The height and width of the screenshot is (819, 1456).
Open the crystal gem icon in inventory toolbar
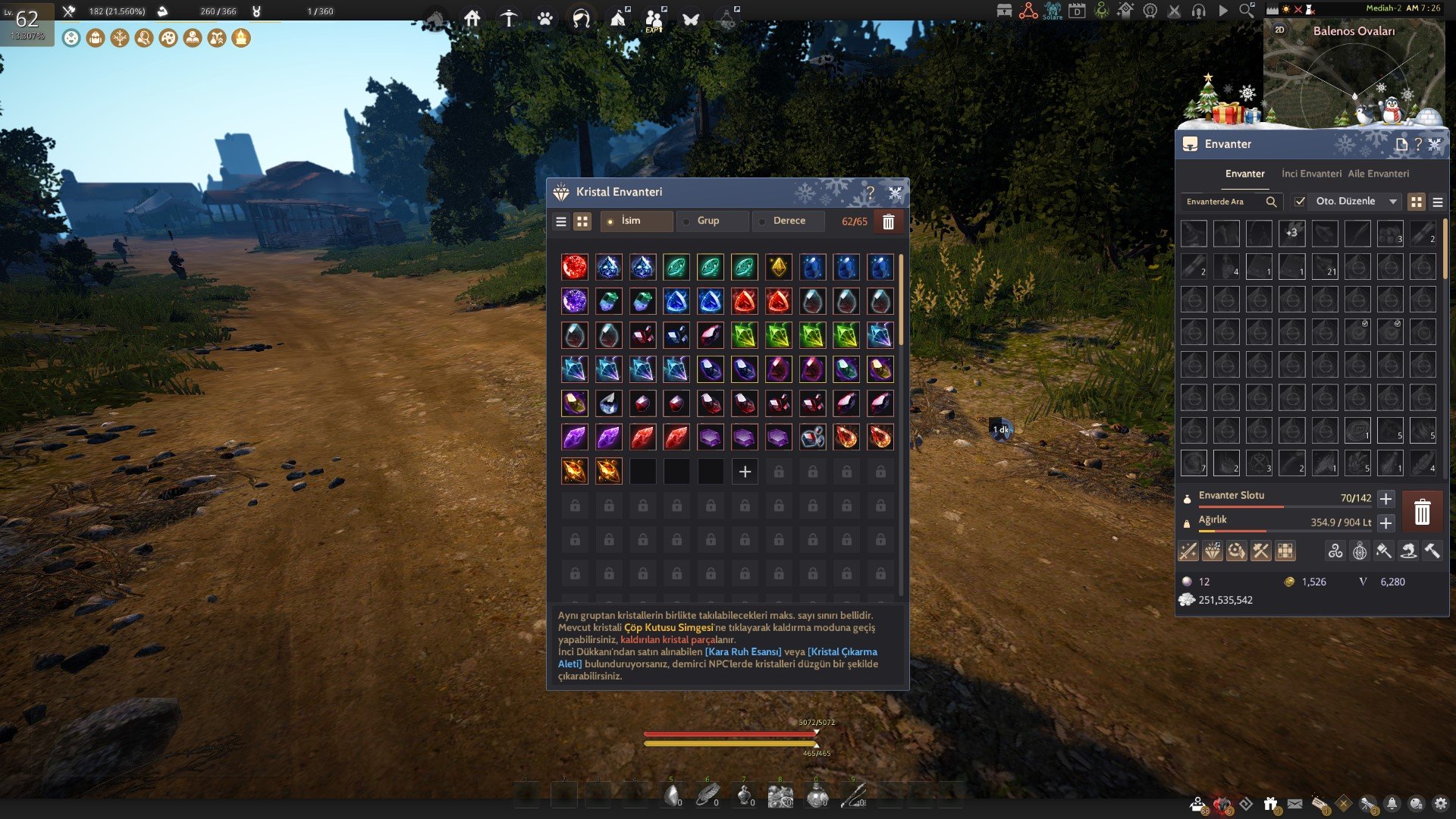pos(1211,551)
